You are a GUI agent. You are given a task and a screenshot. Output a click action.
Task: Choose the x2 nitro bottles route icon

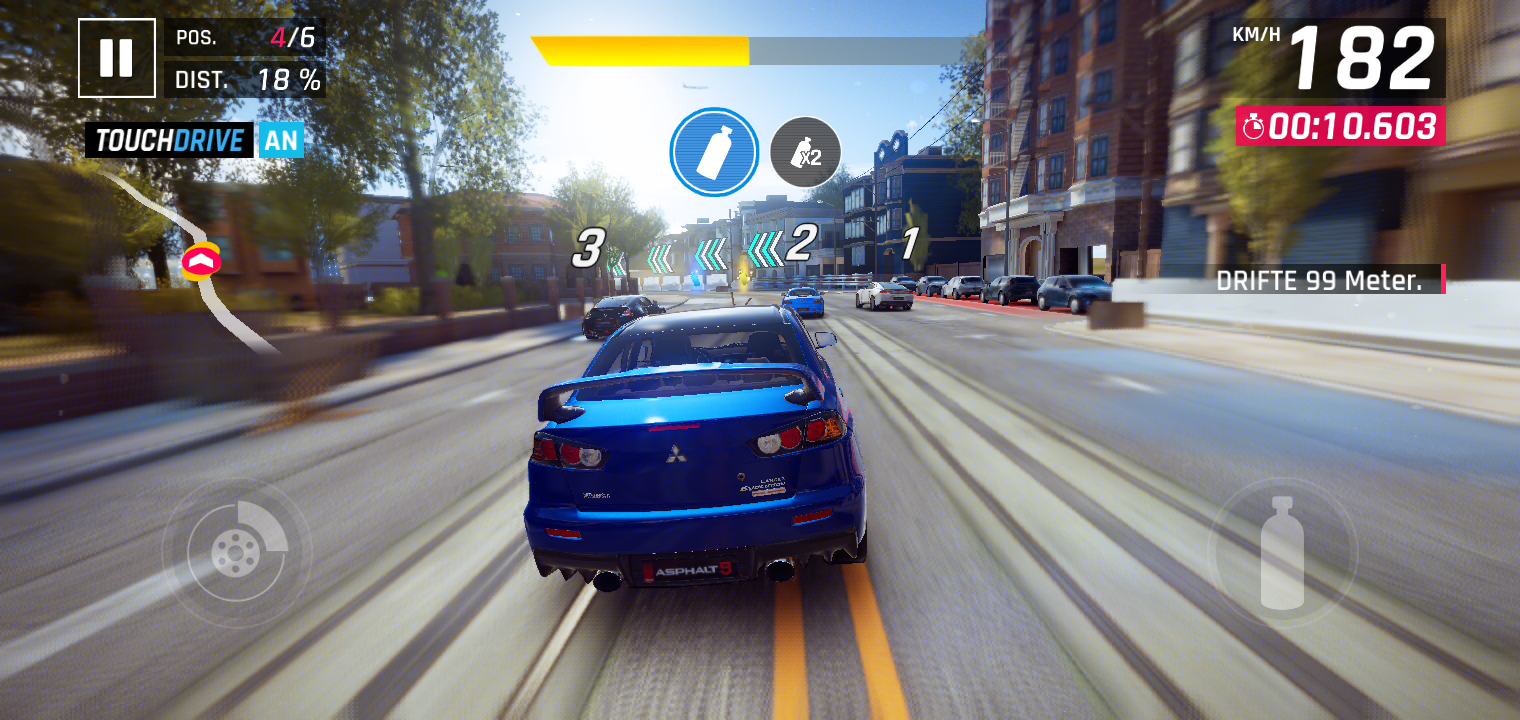coord(805,152)
